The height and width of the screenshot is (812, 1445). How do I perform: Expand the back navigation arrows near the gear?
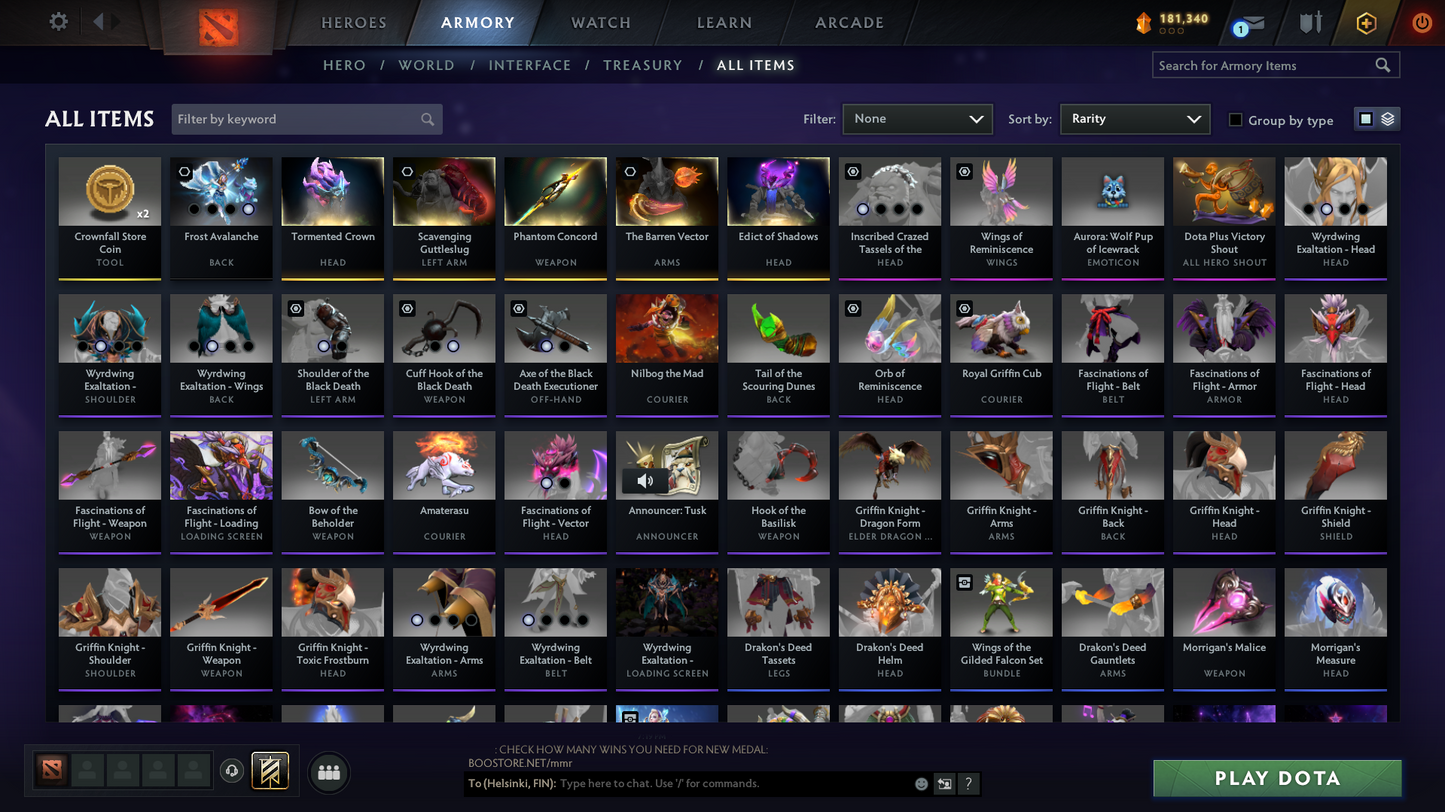click(x=100, y=21)
